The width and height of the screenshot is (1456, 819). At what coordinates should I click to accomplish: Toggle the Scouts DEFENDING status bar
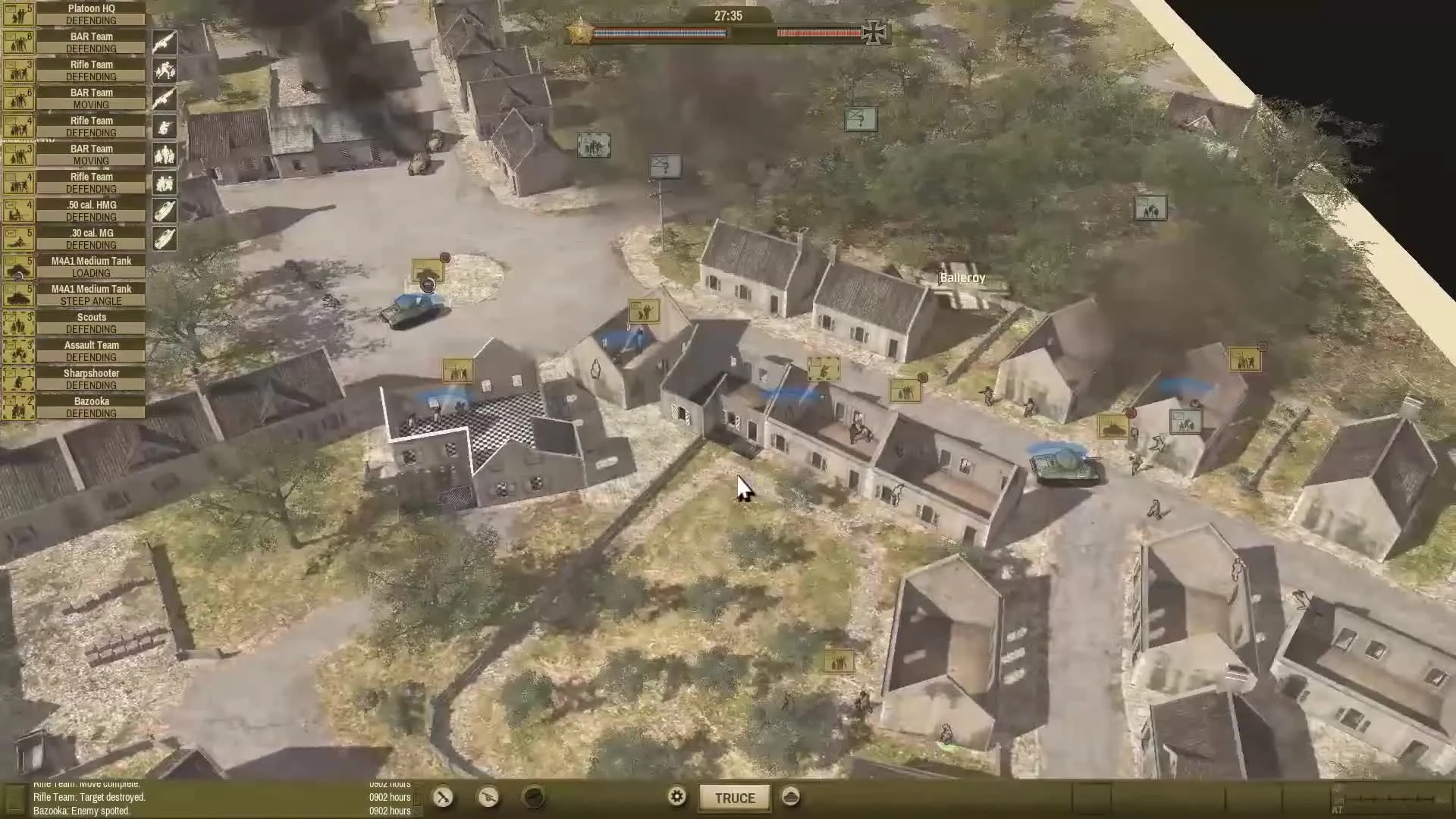92,328
